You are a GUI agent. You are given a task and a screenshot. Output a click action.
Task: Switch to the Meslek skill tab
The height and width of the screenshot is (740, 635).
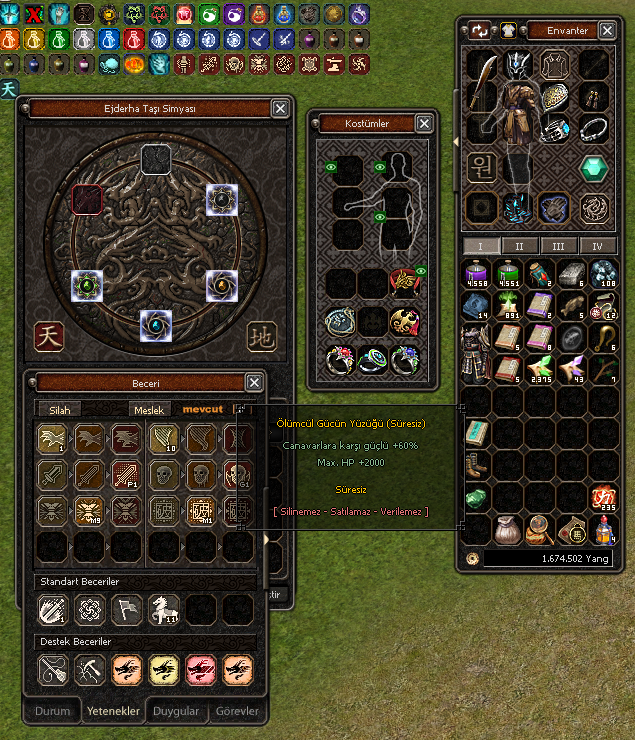(x=146, y=409)
